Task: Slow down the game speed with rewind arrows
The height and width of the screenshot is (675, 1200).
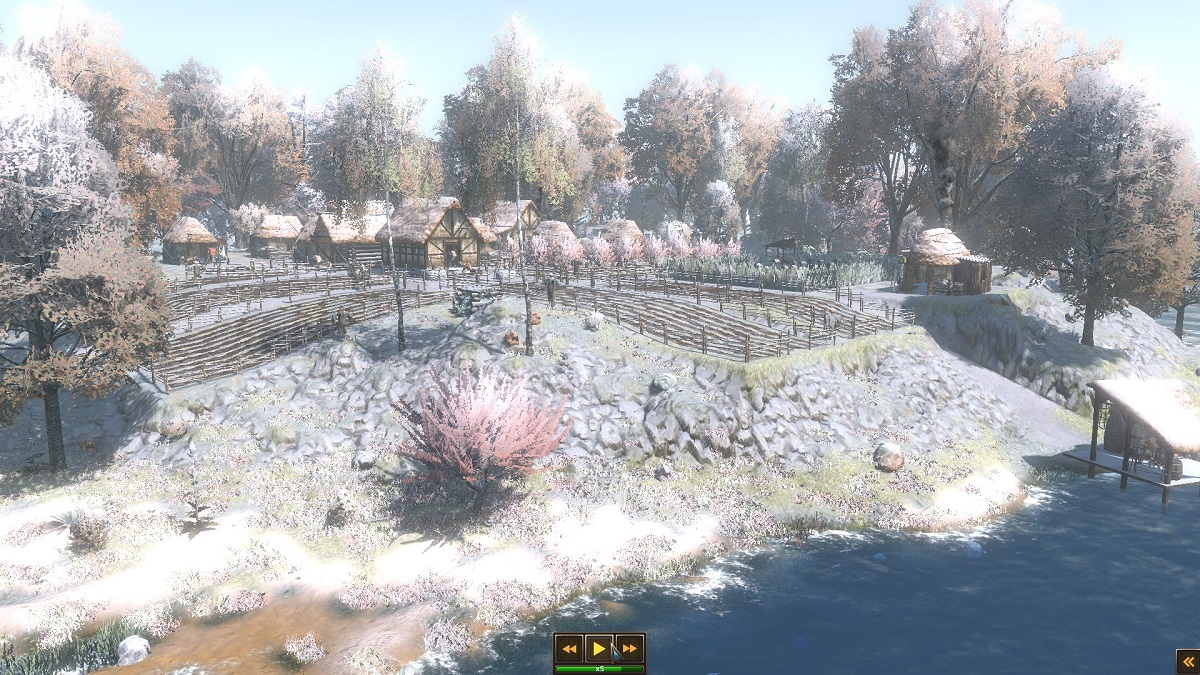Action: tap(569, 649)
